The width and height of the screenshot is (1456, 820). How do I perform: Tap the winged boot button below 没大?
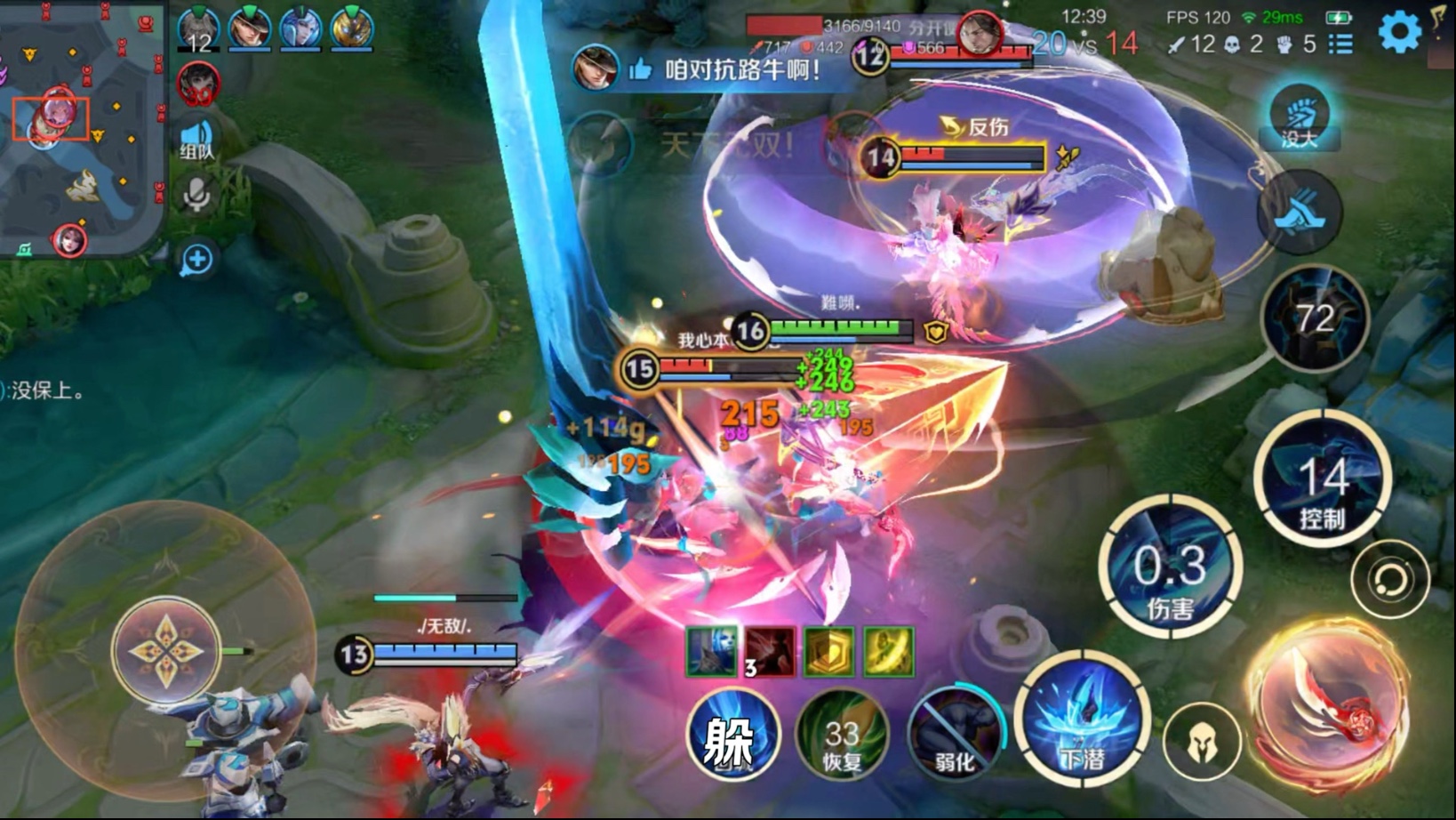tap(1299, 213)
